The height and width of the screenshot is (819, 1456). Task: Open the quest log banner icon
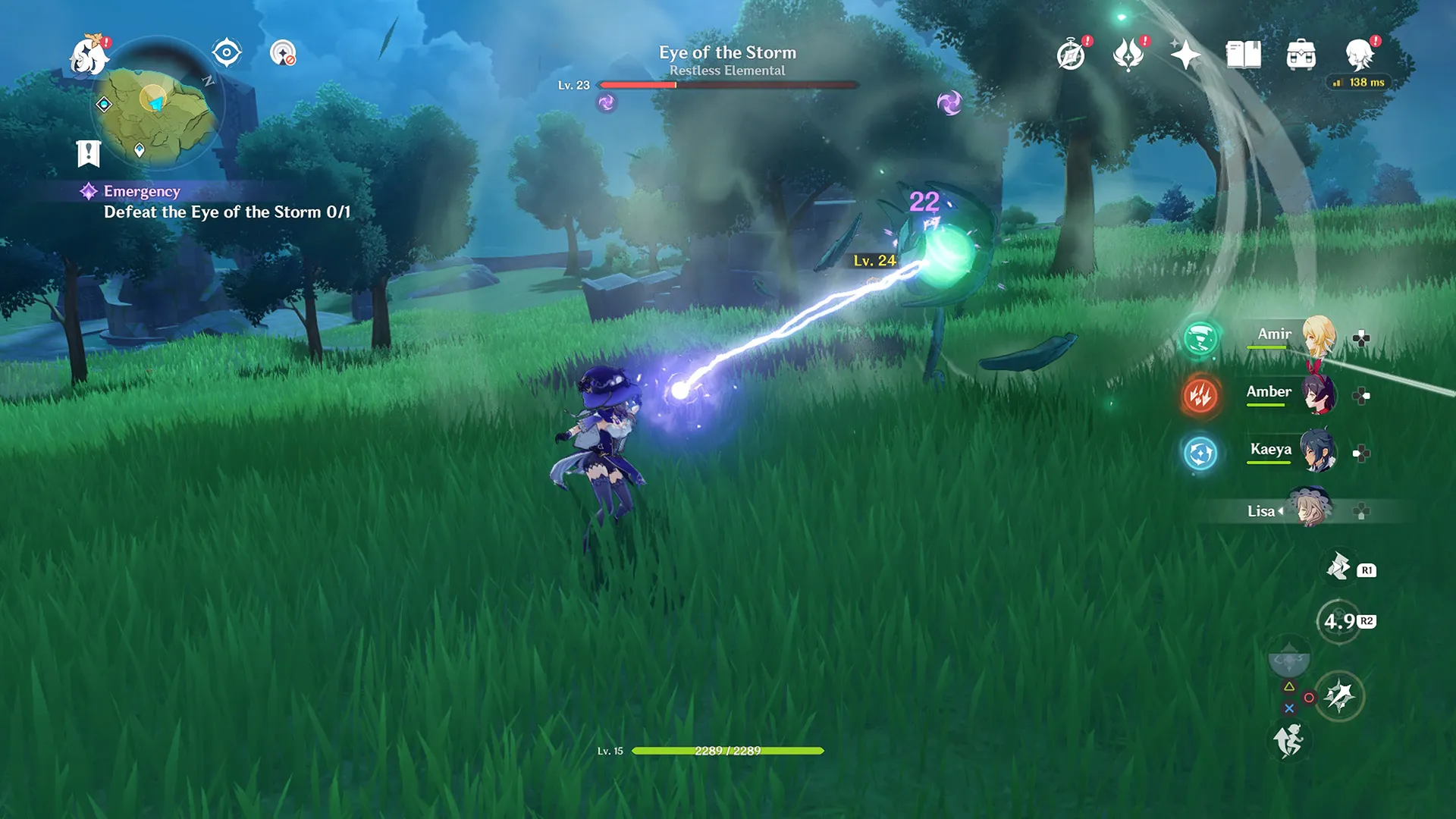(x=89, y=153)
